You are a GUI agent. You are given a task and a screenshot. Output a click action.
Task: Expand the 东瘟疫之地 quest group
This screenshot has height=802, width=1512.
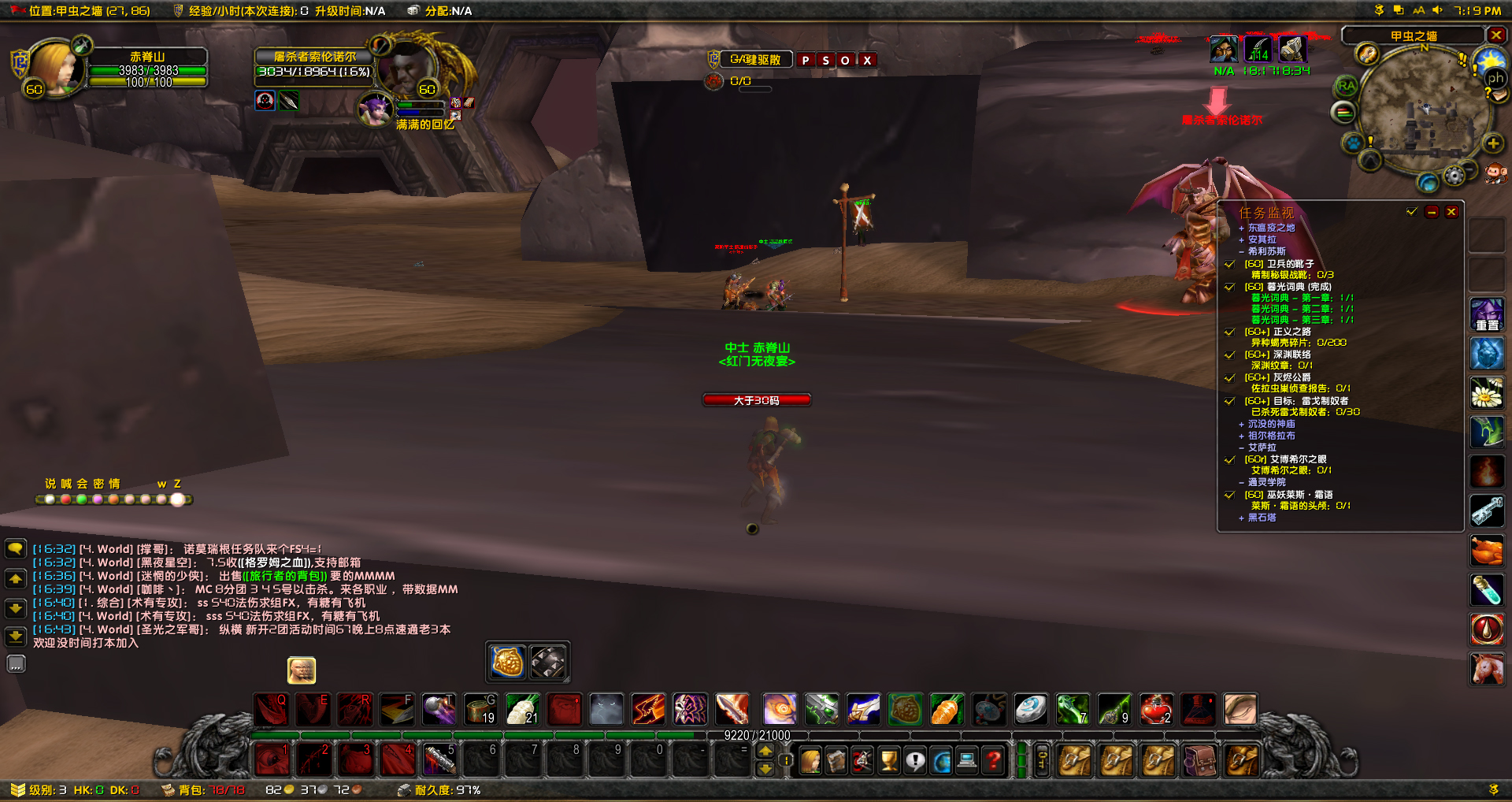[1242, 227]
